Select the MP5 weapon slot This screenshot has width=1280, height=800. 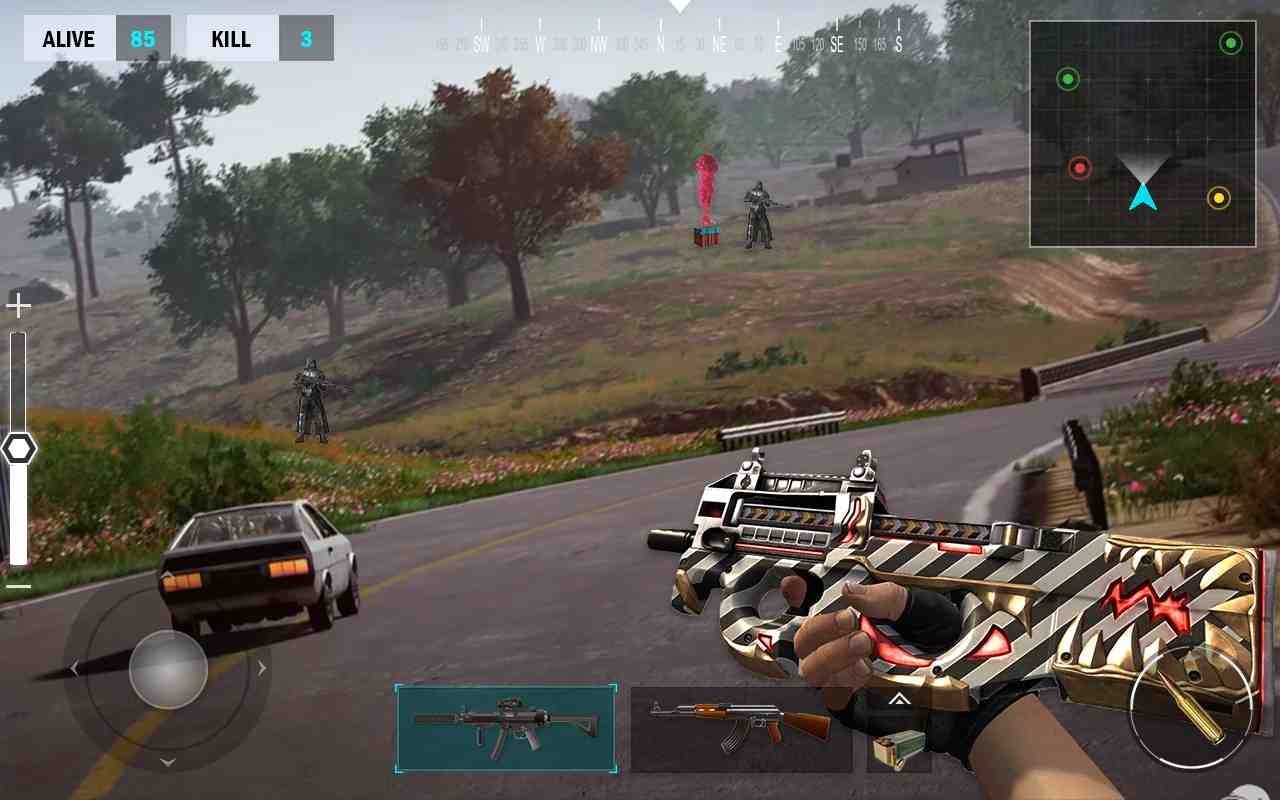point(506,729)
